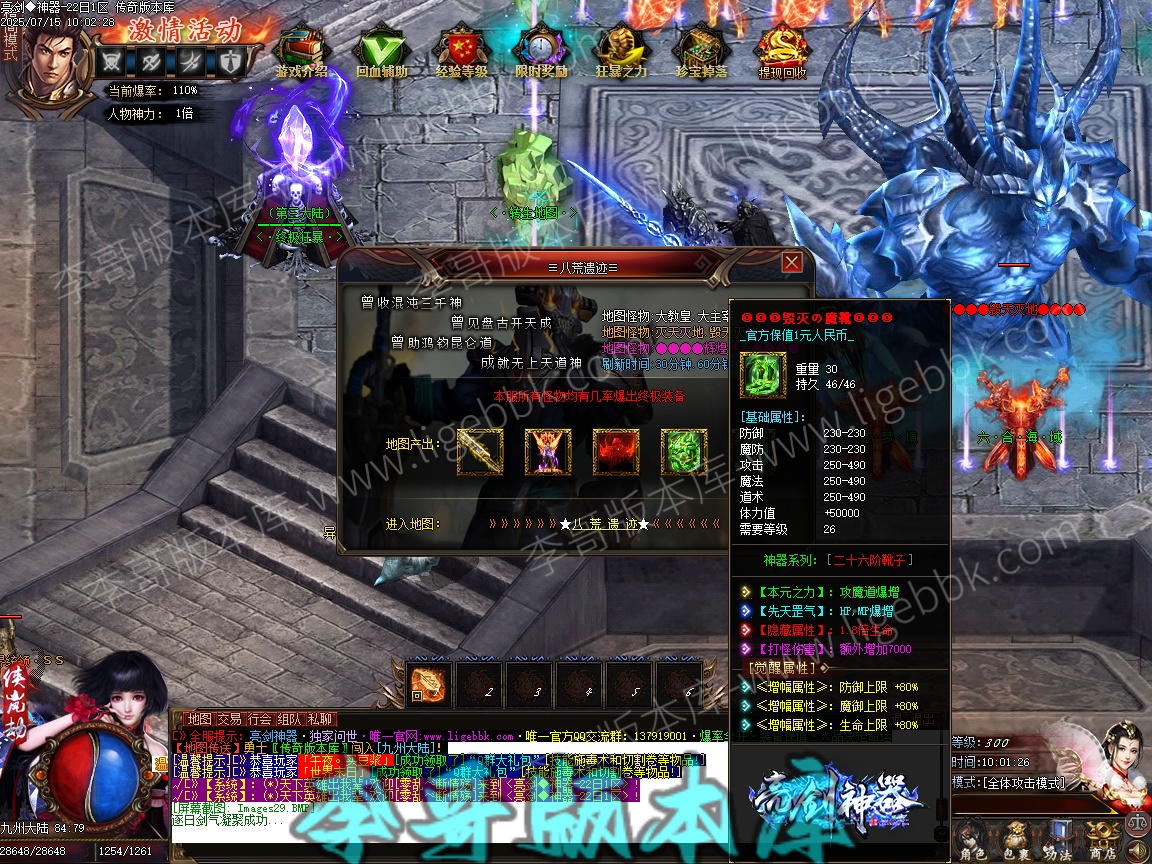Toggle the sound speaker button
1152x864 pixels.
tap(1139, 851)
